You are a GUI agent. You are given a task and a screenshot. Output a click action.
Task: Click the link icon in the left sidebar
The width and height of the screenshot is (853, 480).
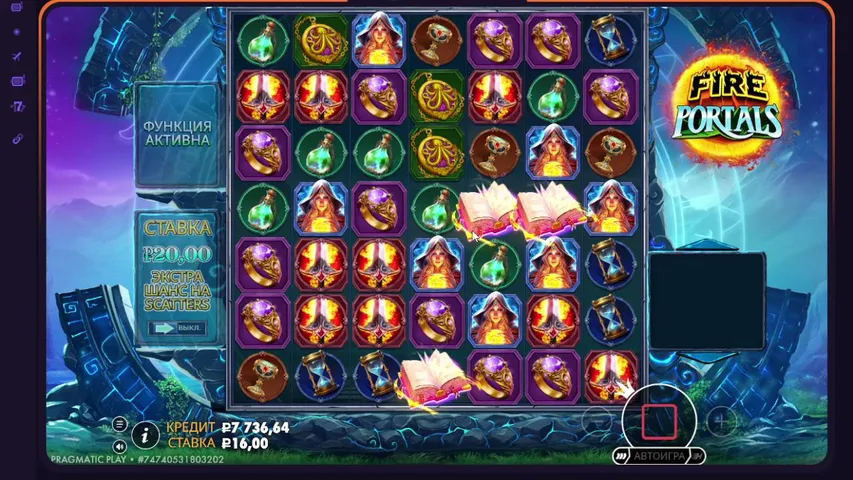tap(17, 138)
